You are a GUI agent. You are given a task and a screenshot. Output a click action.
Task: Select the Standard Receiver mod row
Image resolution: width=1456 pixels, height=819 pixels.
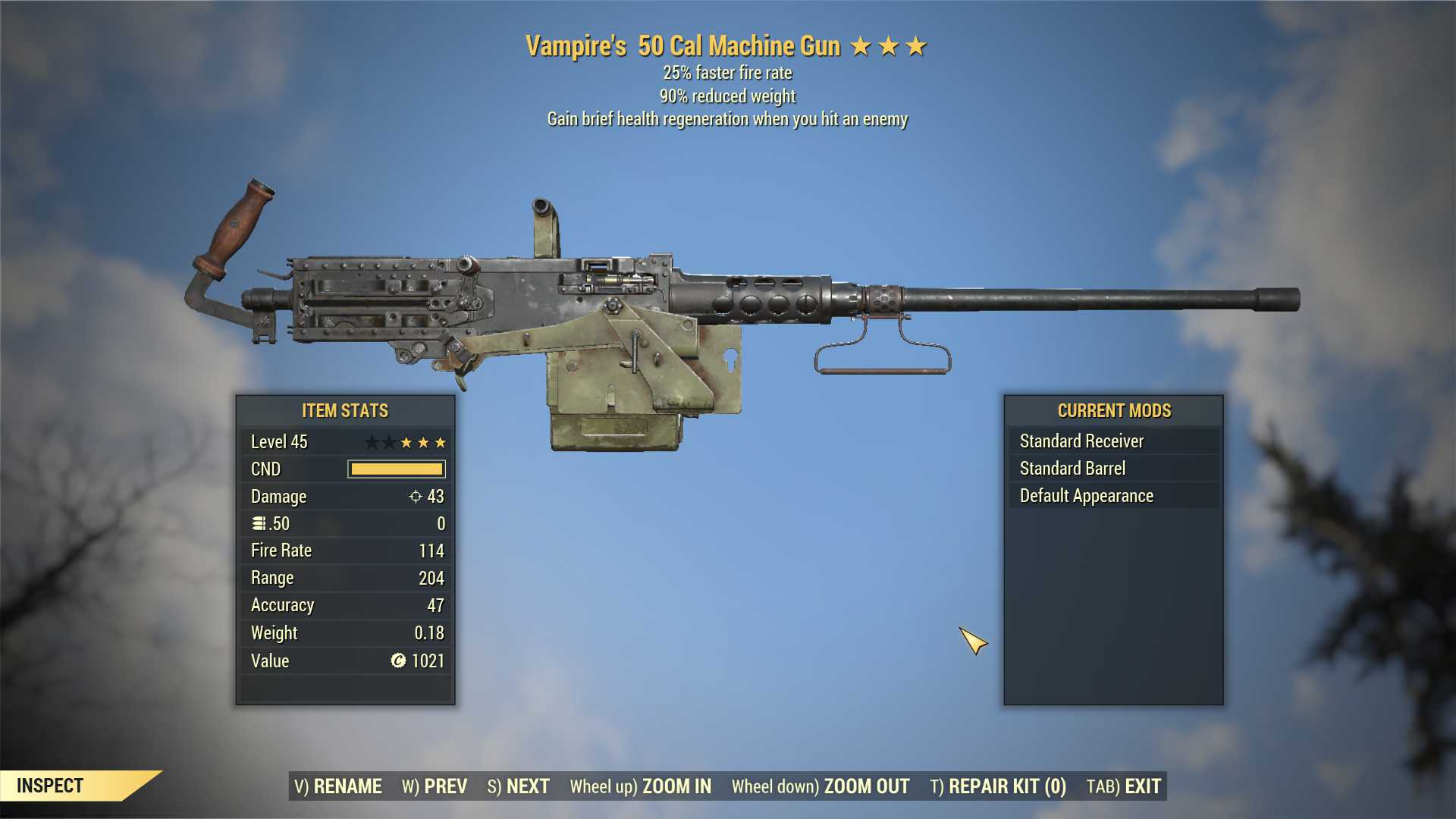tap(1113, 441)
